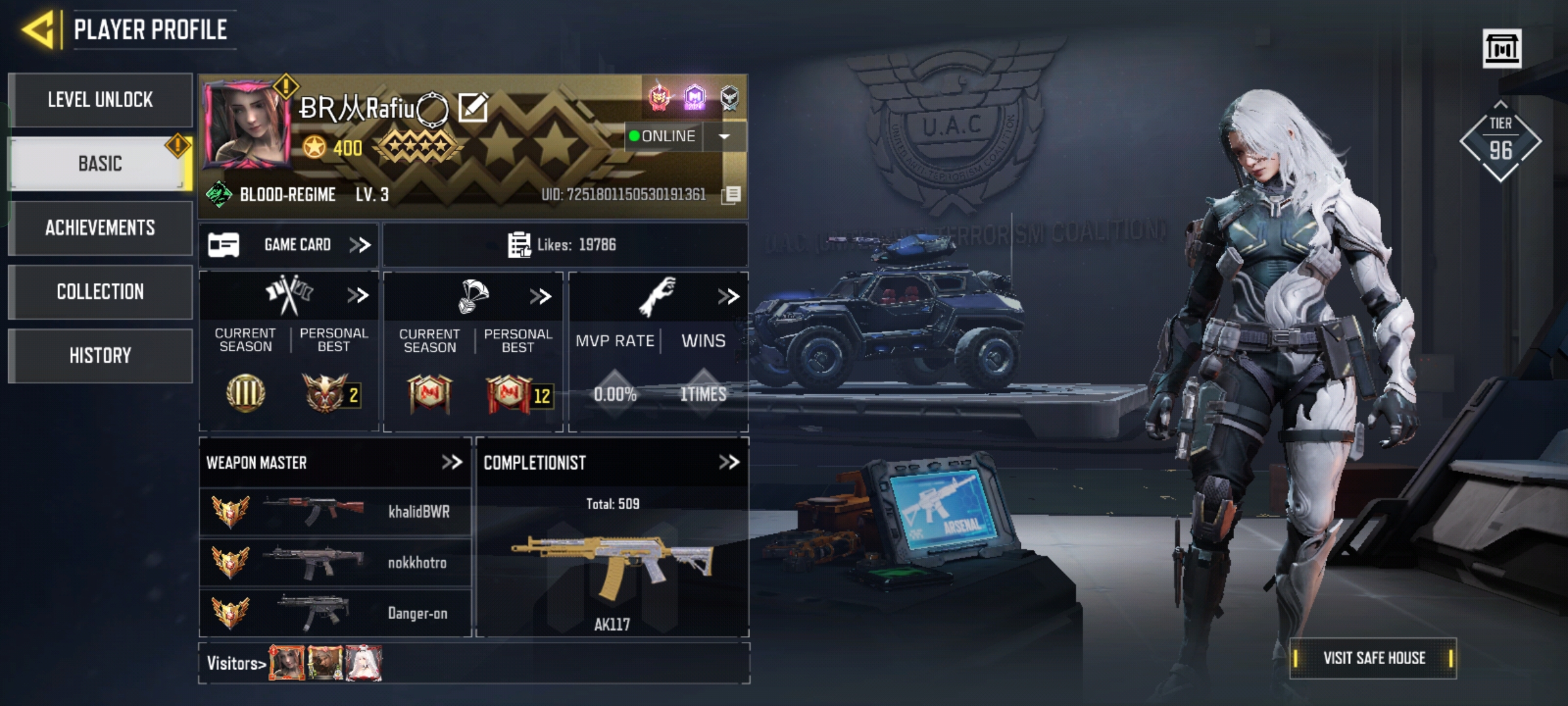Expand the battle royale ranked stats panel

[x=540, y=297]
